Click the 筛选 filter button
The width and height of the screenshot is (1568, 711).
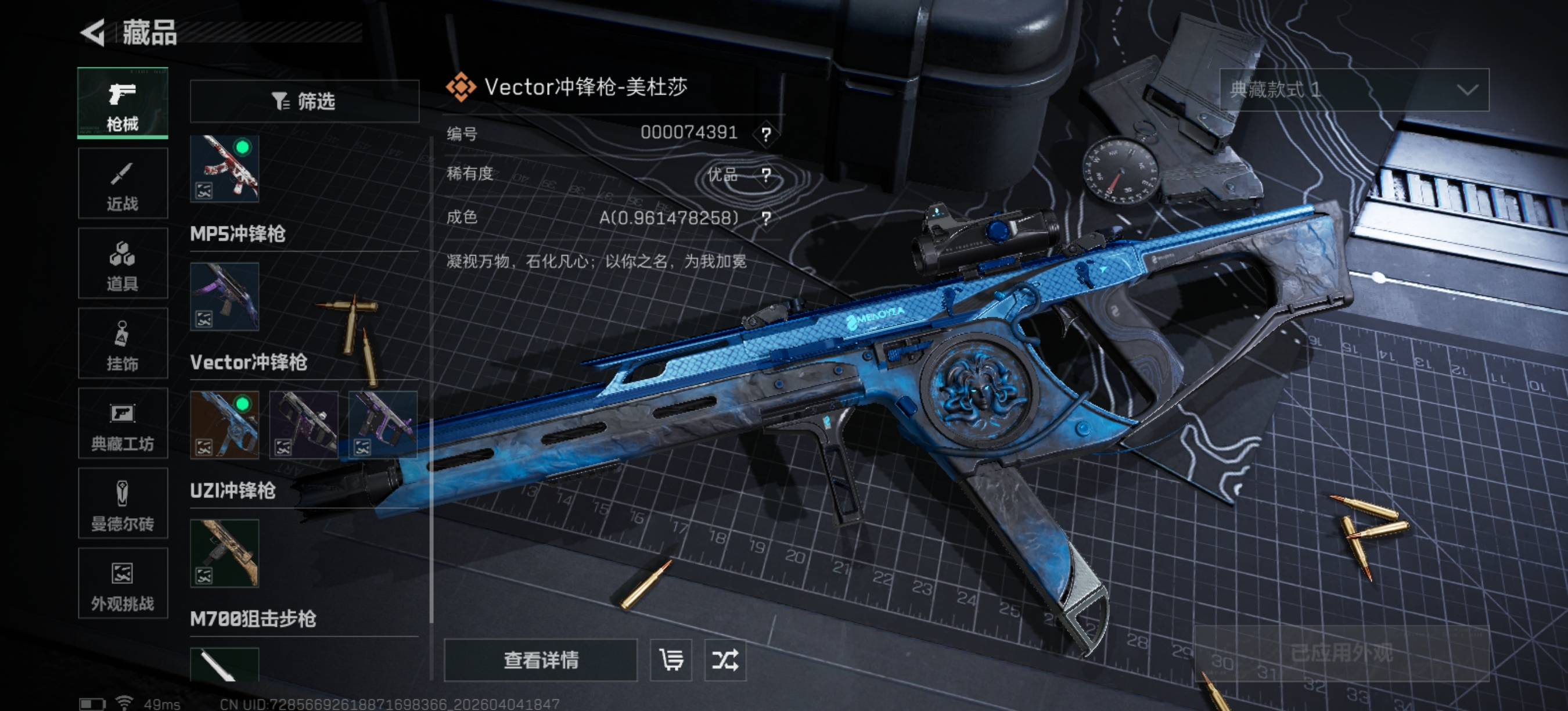click(x=304, y=101)
